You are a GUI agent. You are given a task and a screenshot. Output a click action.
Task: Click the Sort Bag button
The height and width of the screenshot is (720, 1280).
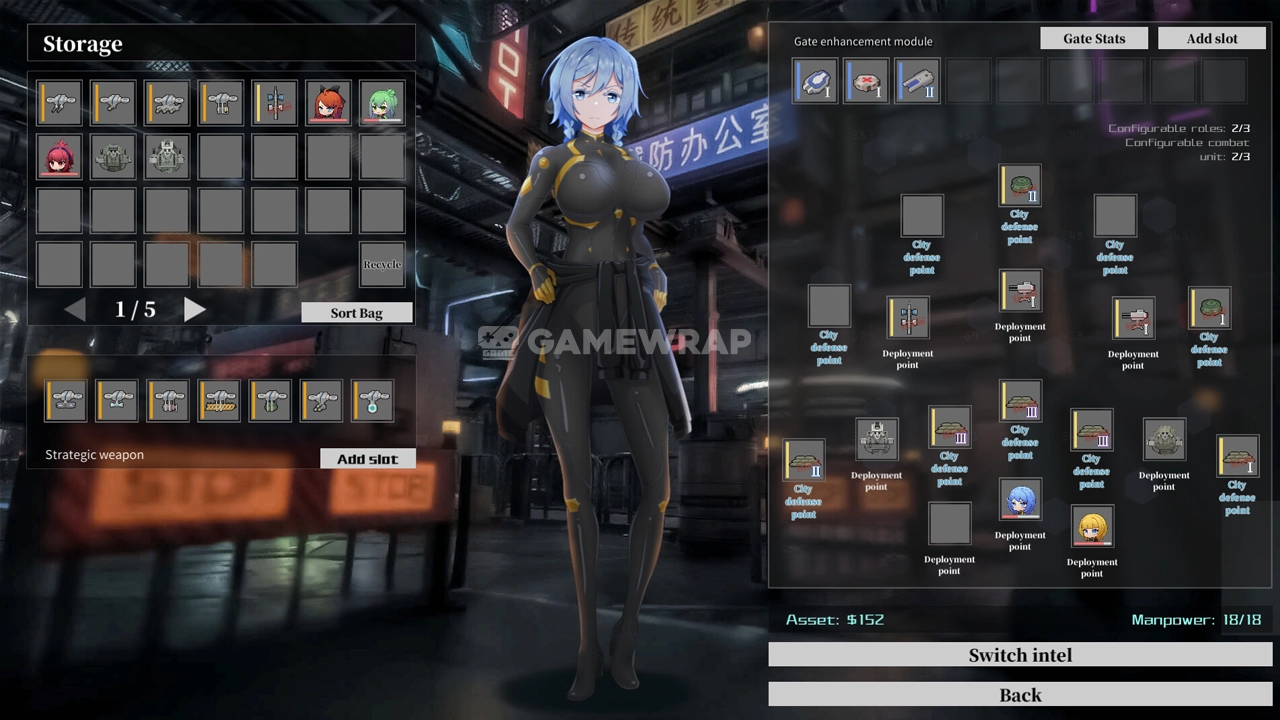356,313
